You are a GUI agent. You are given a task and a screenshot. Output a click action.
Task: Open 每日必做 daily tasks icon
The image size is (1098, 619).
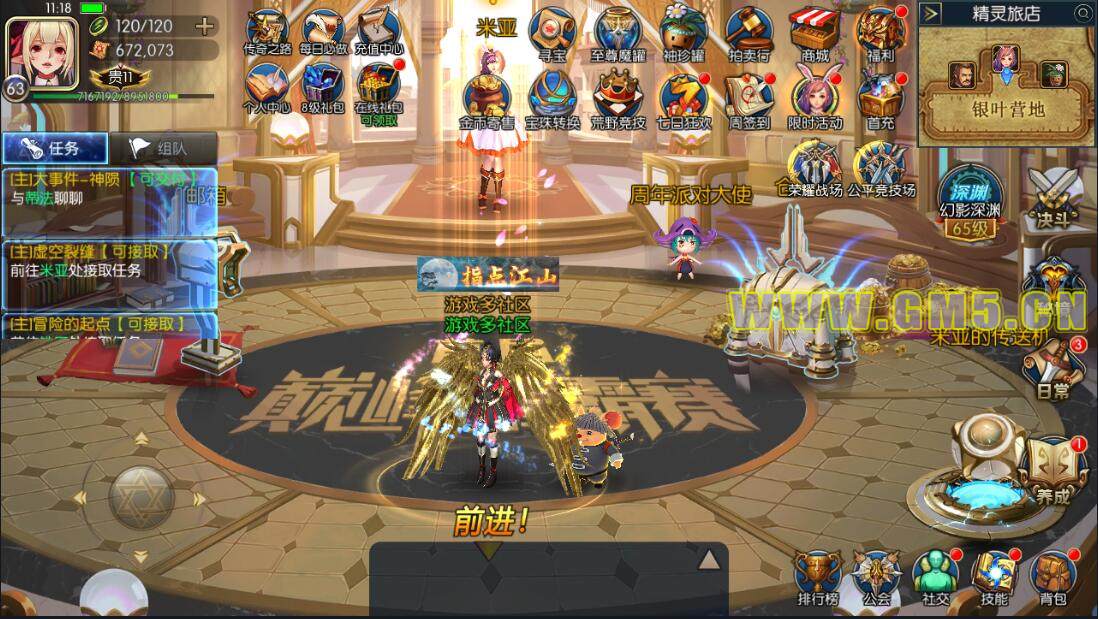coord(323,30)
